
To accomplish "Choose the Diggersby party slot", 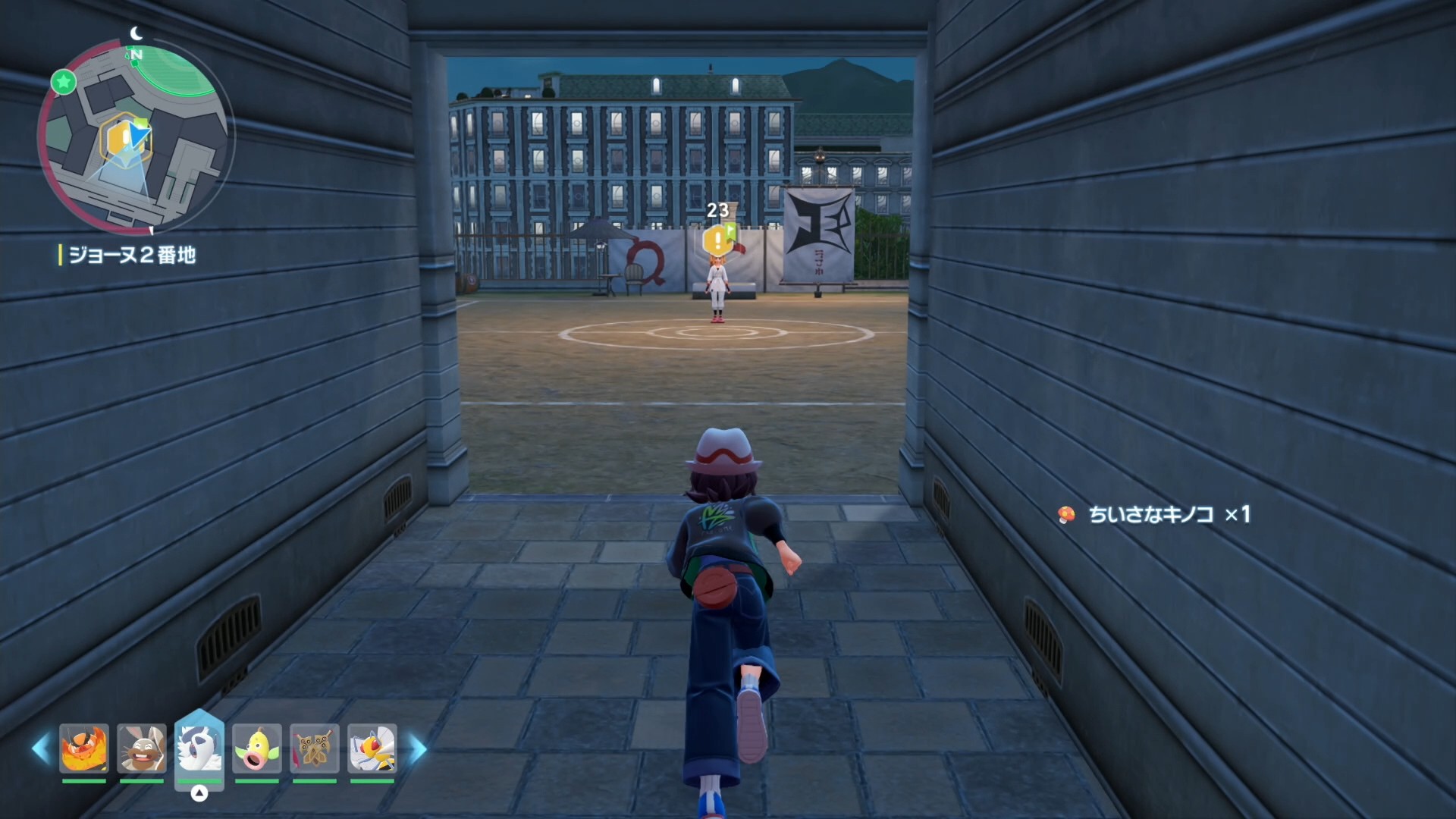I will 142,748.
